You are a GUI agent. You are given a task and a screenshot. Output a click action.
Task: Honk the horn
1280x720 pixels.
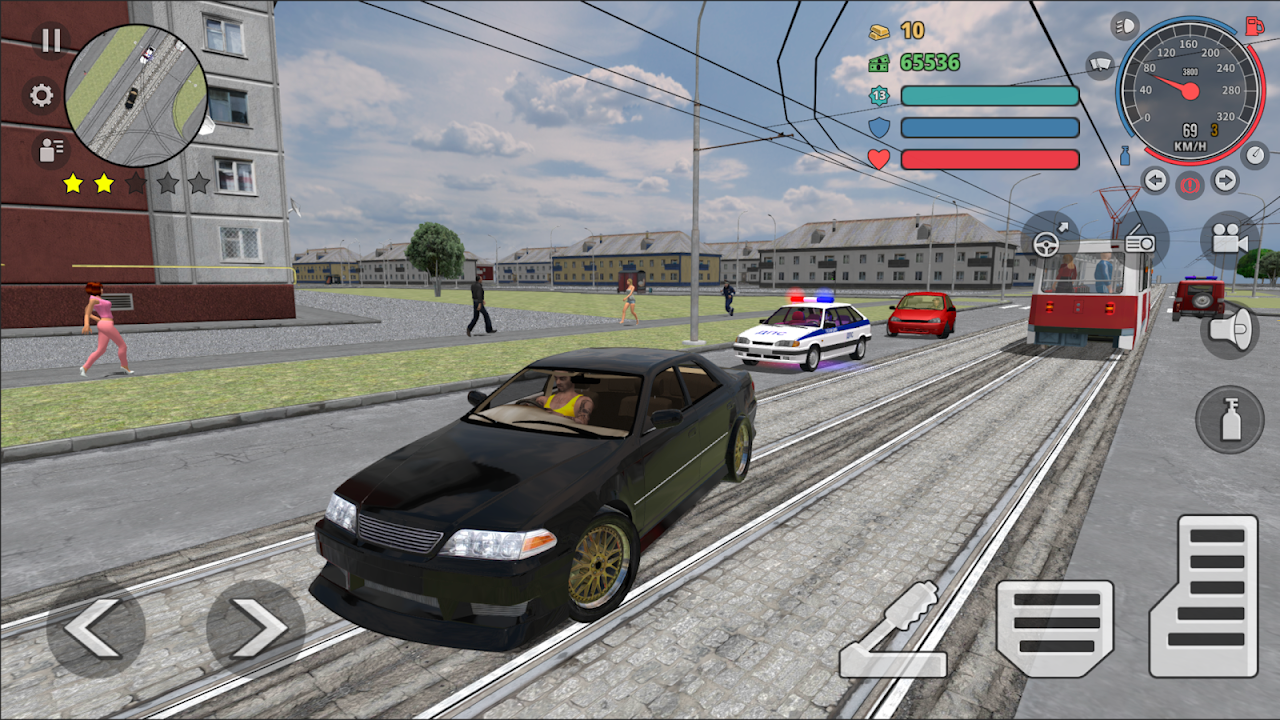[1230, 329]
